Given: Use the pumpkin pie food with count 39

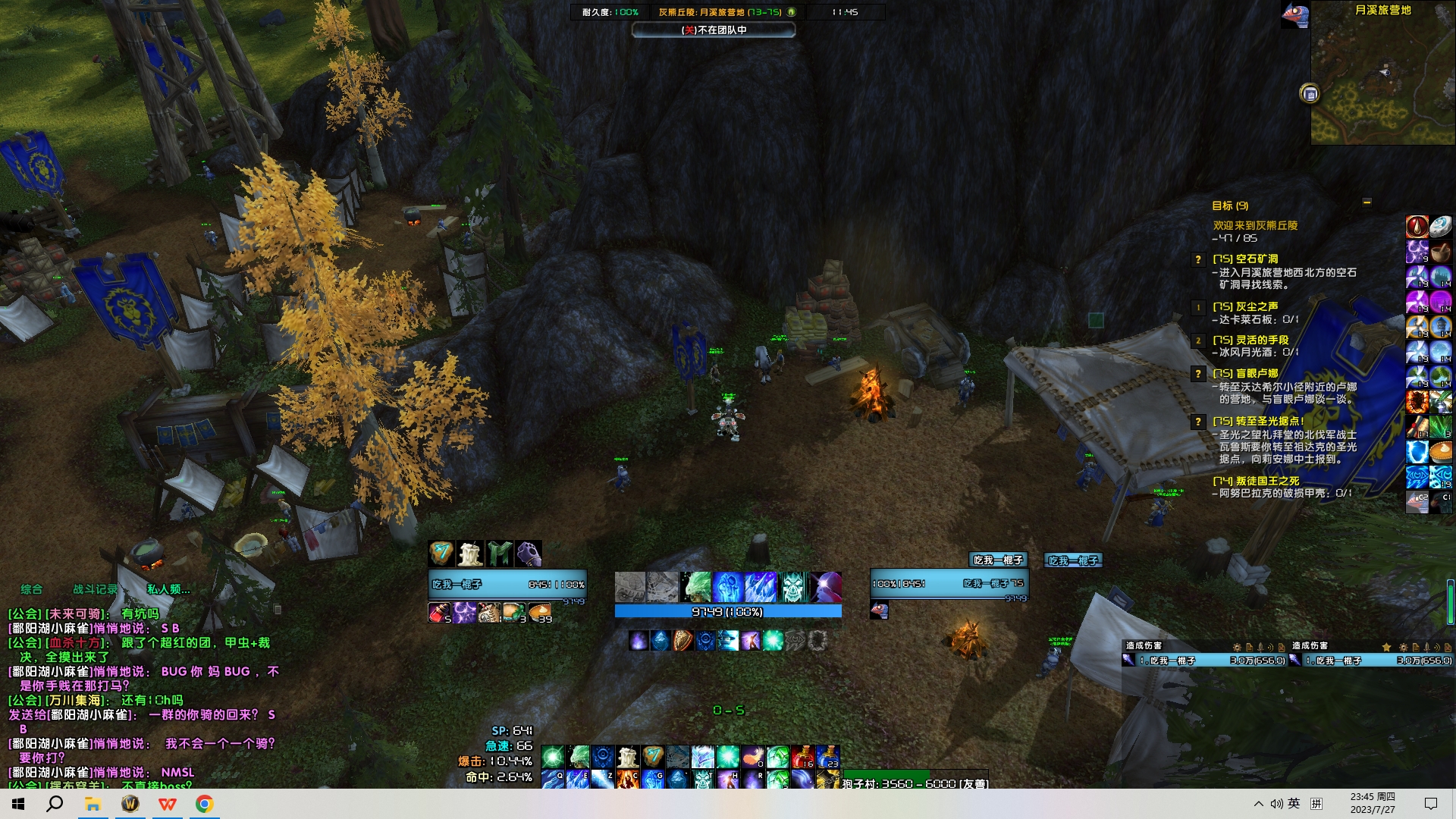Looking at the screenshot, I should pyautogui.click(x=540, y=613).
